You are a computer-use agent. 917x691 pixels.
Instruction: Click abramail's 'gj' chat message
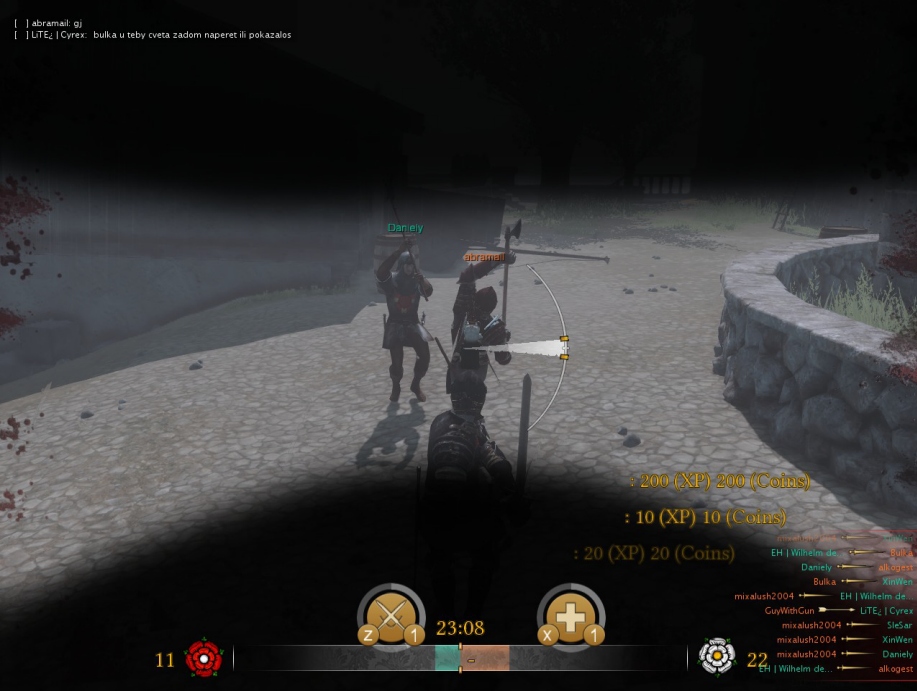(57, 22)
